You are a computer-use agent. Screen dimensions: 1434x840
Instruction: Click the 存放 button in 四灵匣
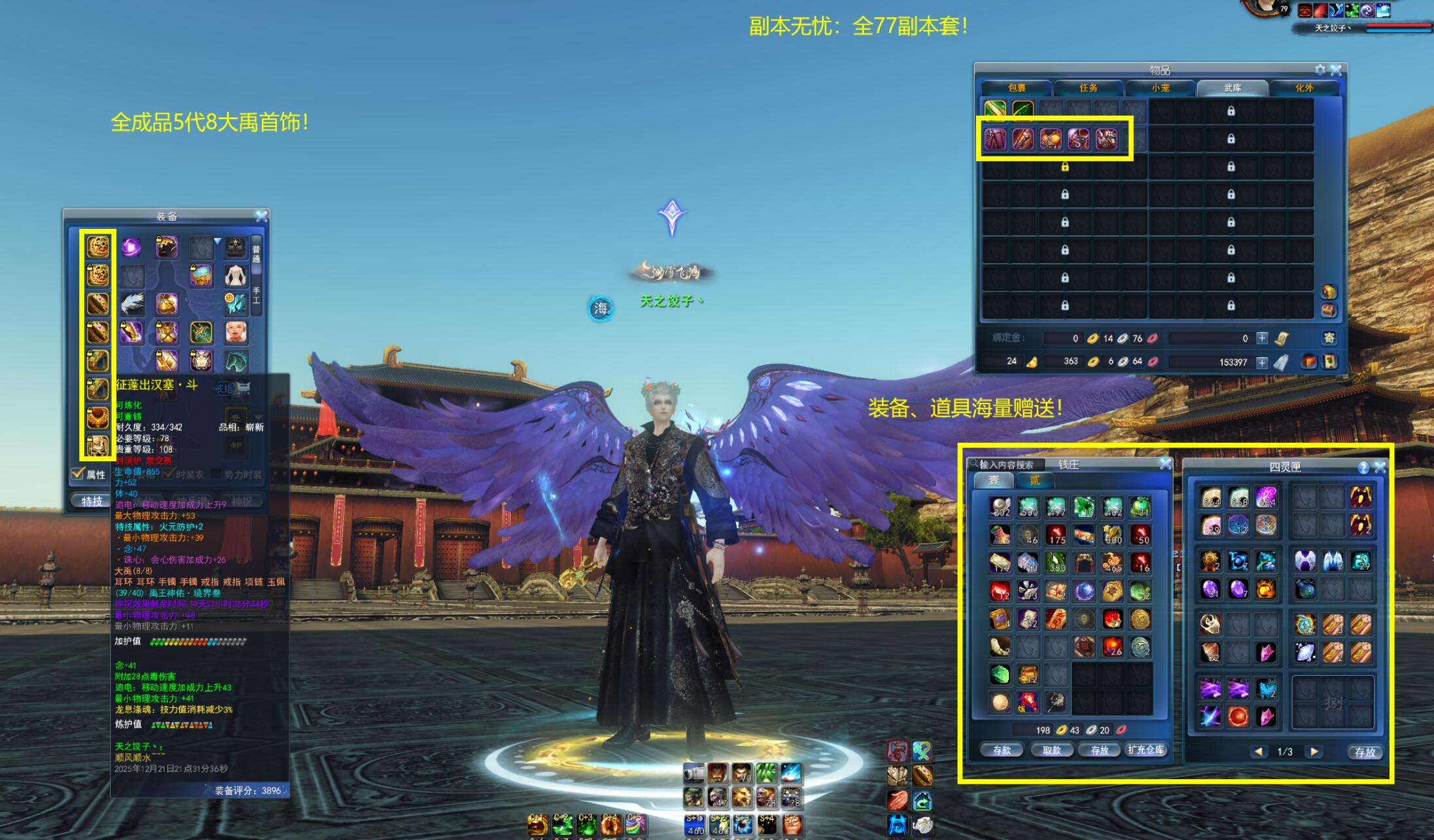pos(1365,752)
